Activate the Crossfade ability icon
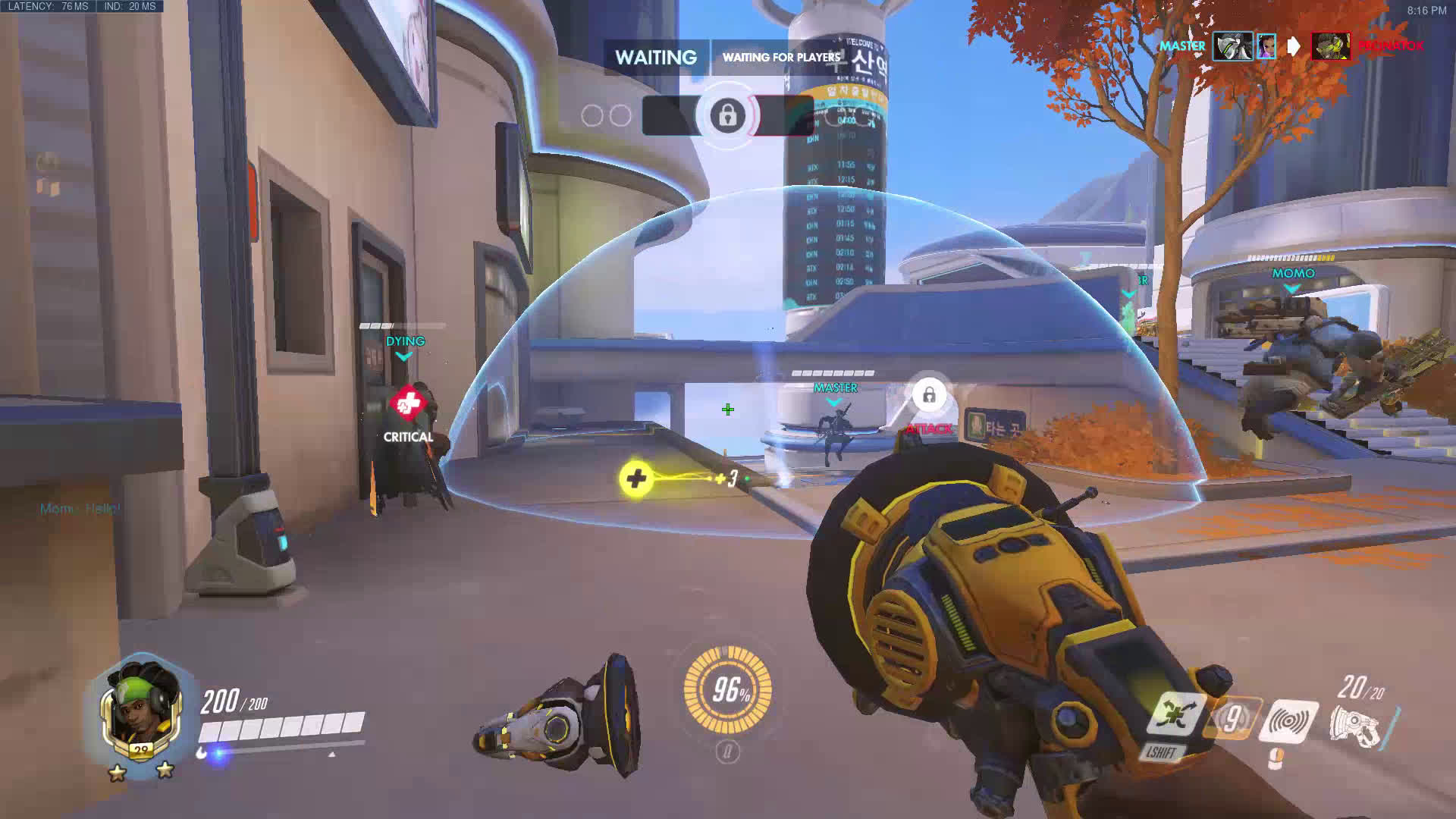Viewport: 1456px width, 819px height. [x=1176, y=715]
